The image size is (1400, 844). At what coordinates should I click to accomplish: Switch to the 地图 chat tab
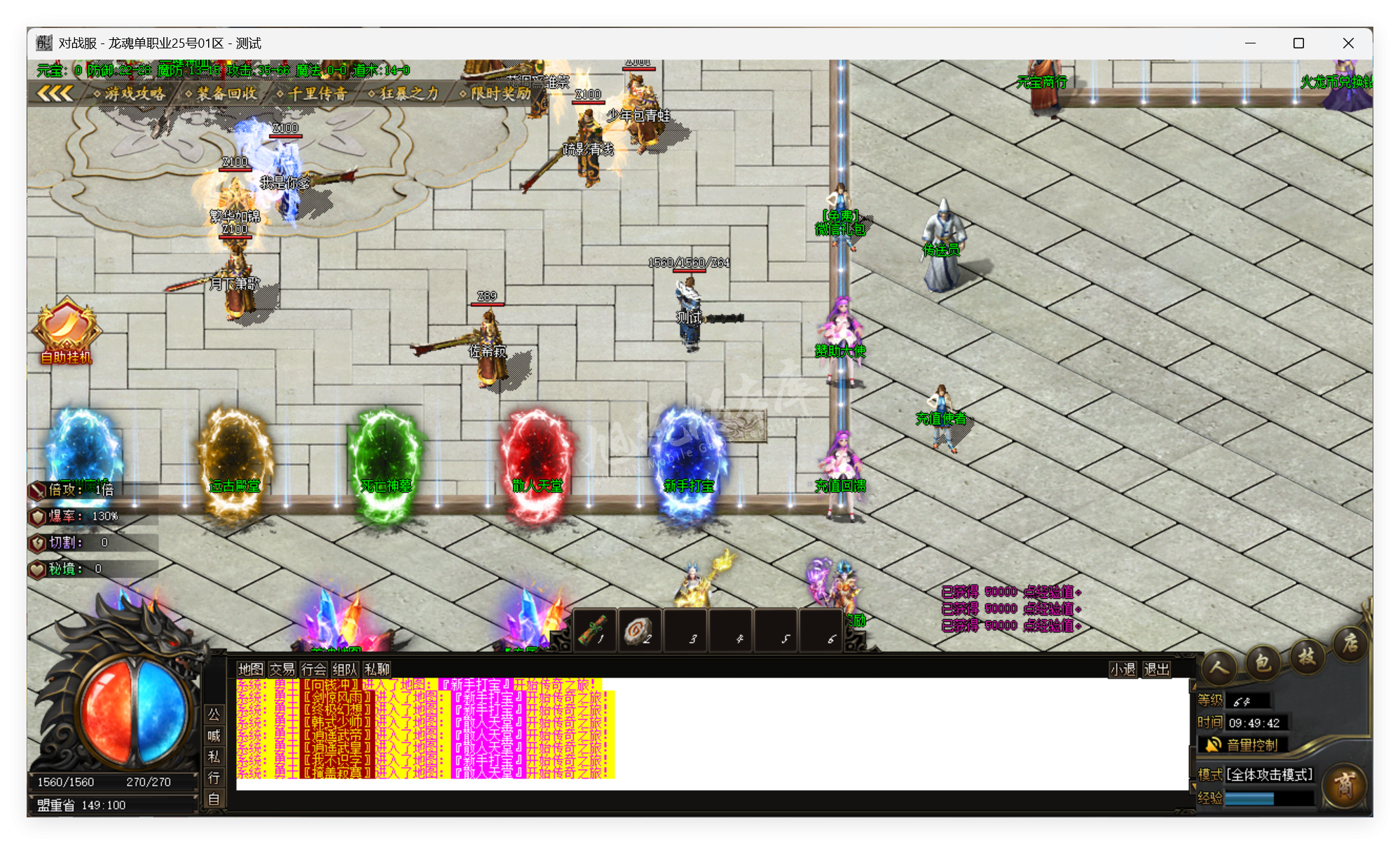(x=249, y=669)
